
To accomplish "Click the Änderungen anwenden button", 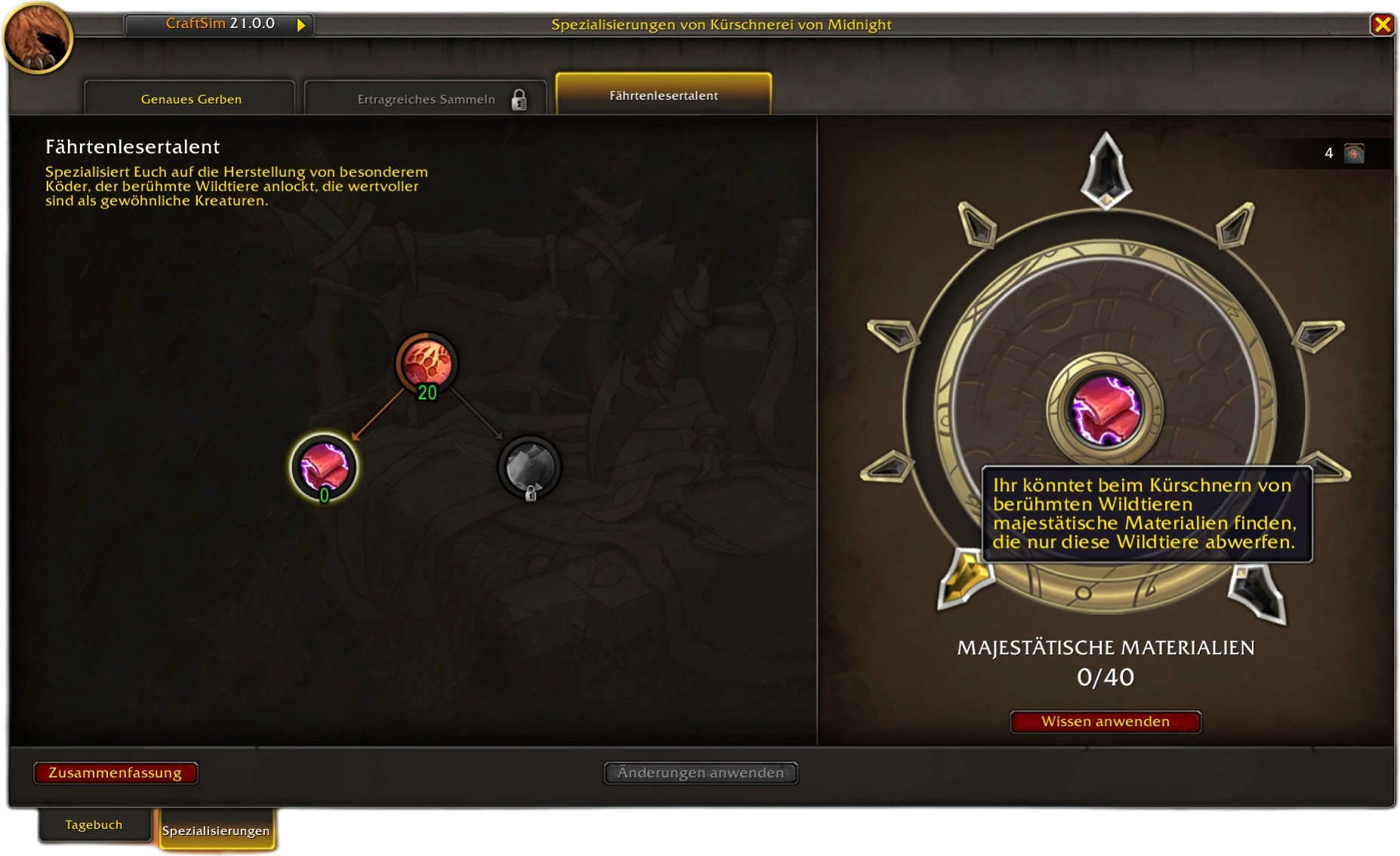I will (700, 773).
